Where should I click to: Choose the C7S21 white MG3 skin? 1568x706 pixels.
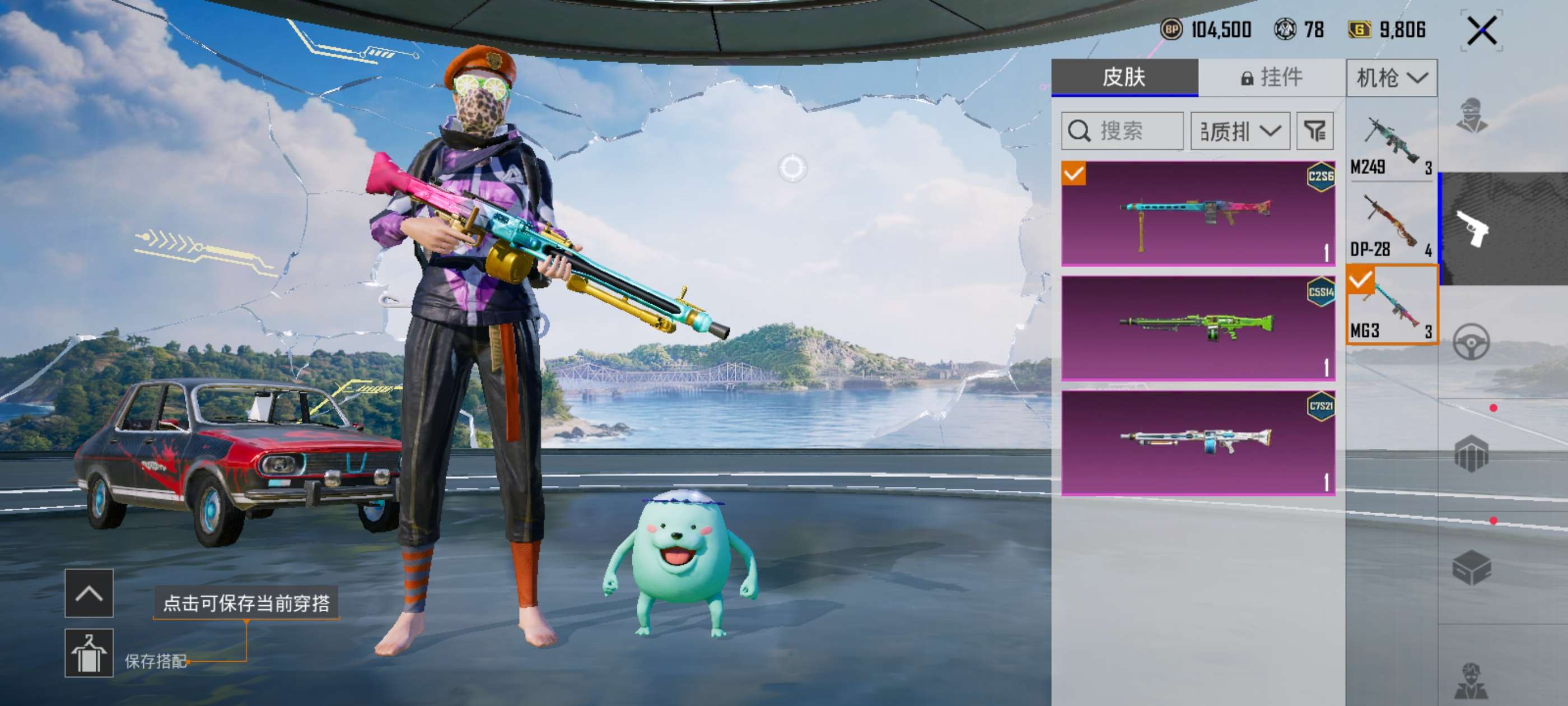[1198, 443]
